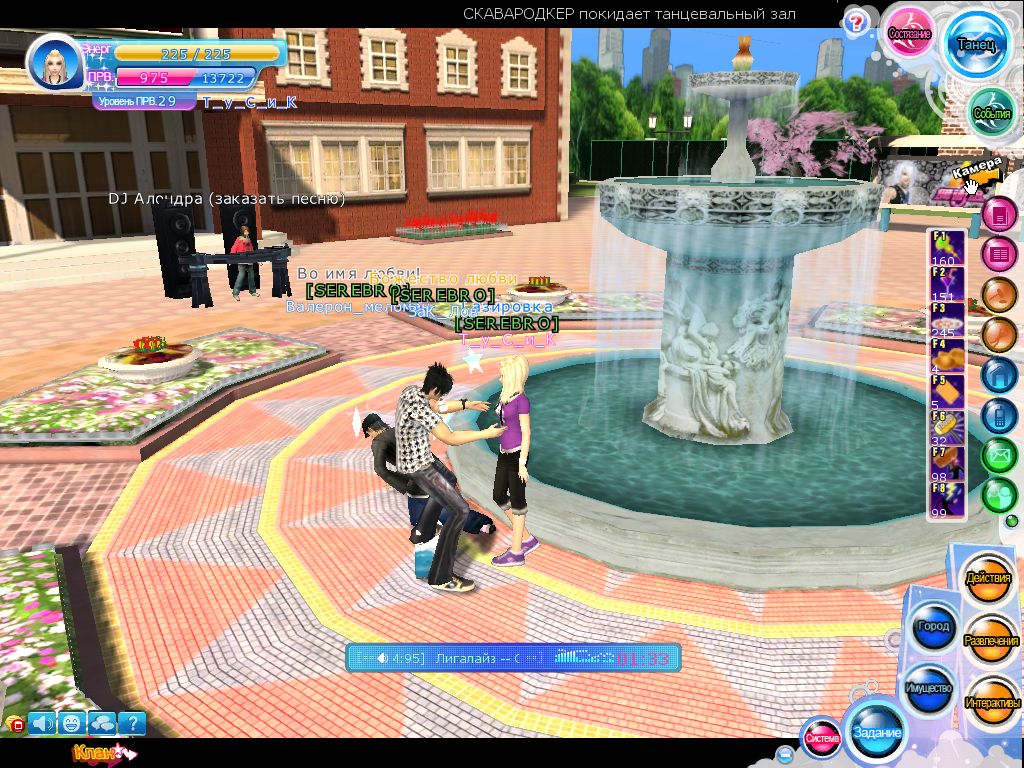This screenshot has width=1024, height=768.
Task: Open the Танец dance menu
Action: [x=977, y=44]
